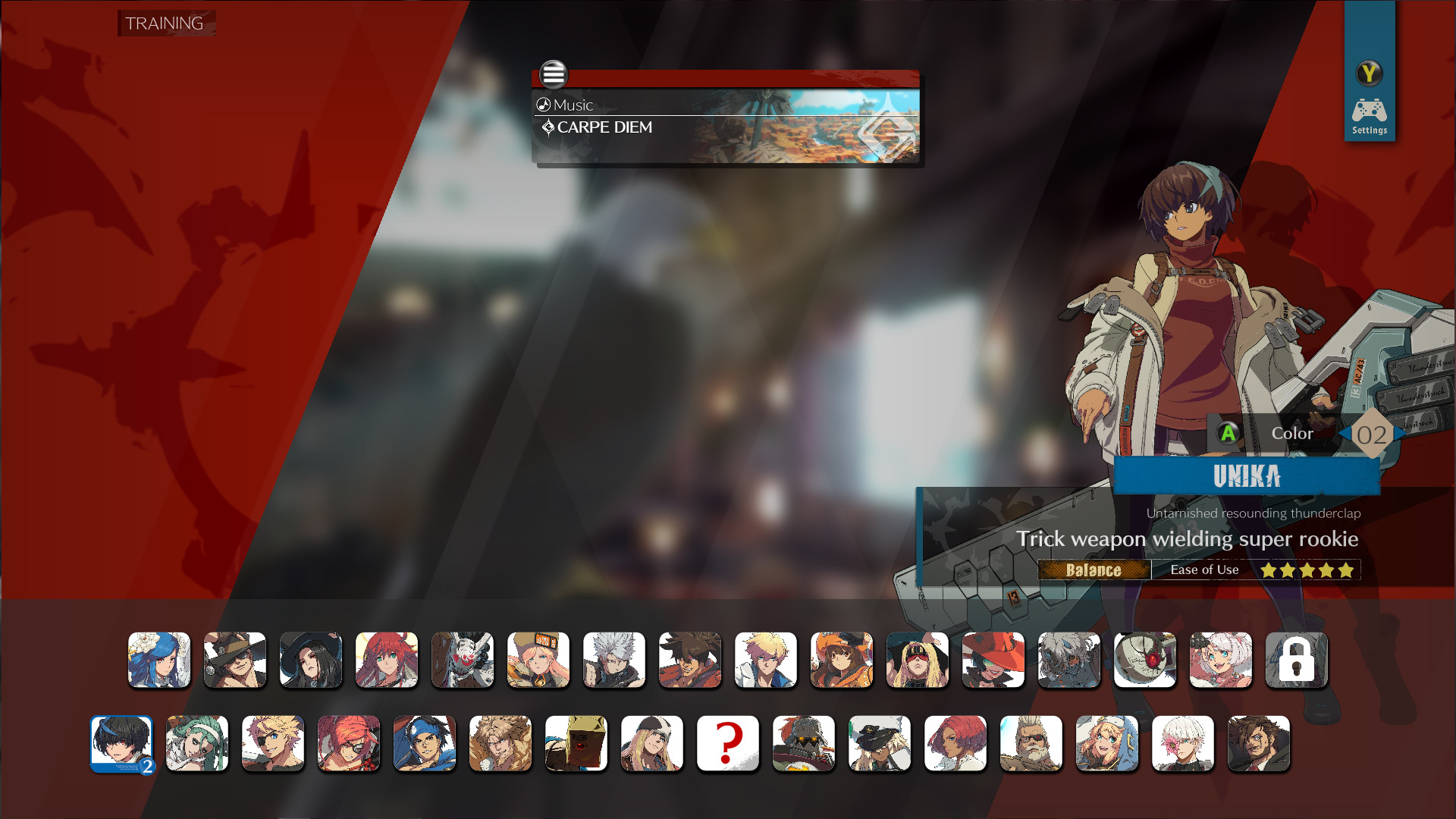Click the diamond icon beside CARPE DIEM
This screenshot has width=1456, height=819.
point(548,127)
